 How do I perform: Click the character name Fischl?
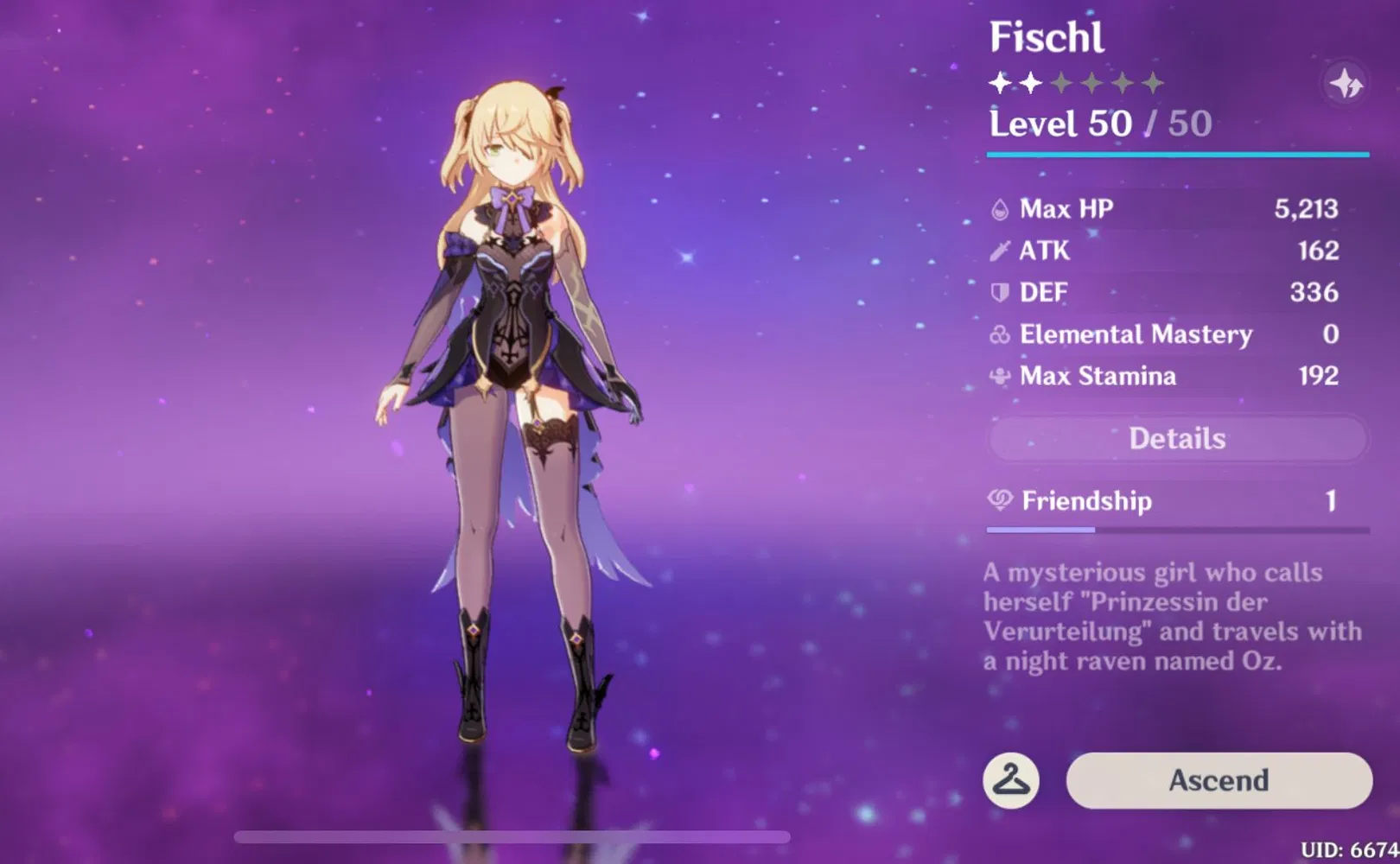1047,38
